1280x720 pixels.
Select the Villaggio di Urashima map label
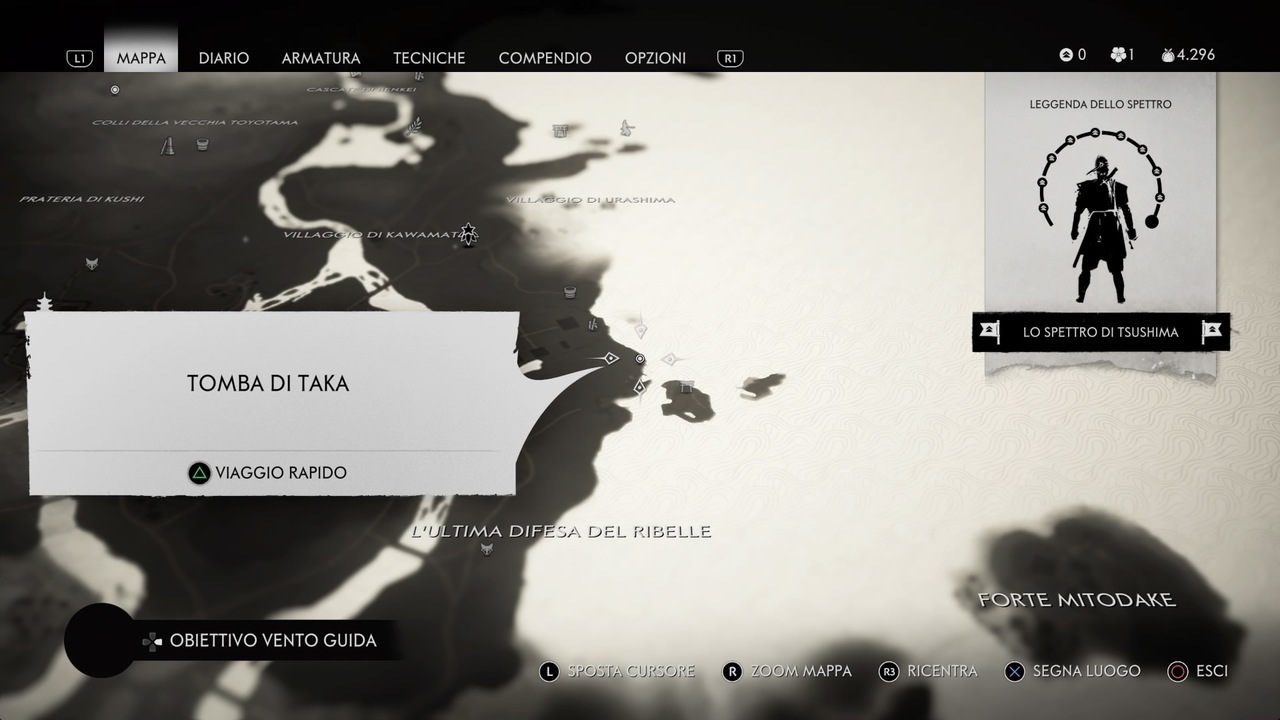tap(590, 200)
